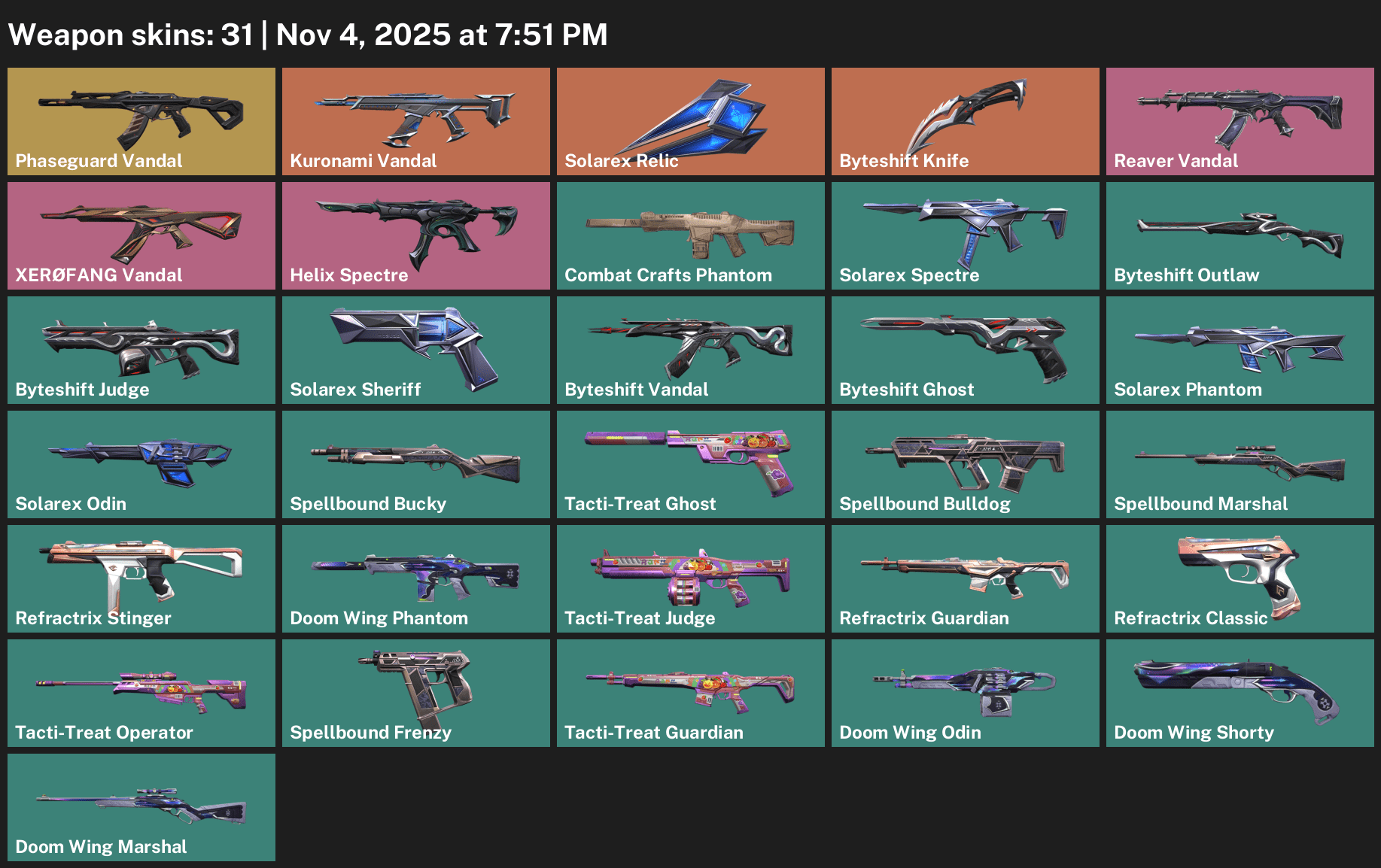The image size is (1381, 868).
Task: View the Byteshift Judge skin
Action: (141, 349)
